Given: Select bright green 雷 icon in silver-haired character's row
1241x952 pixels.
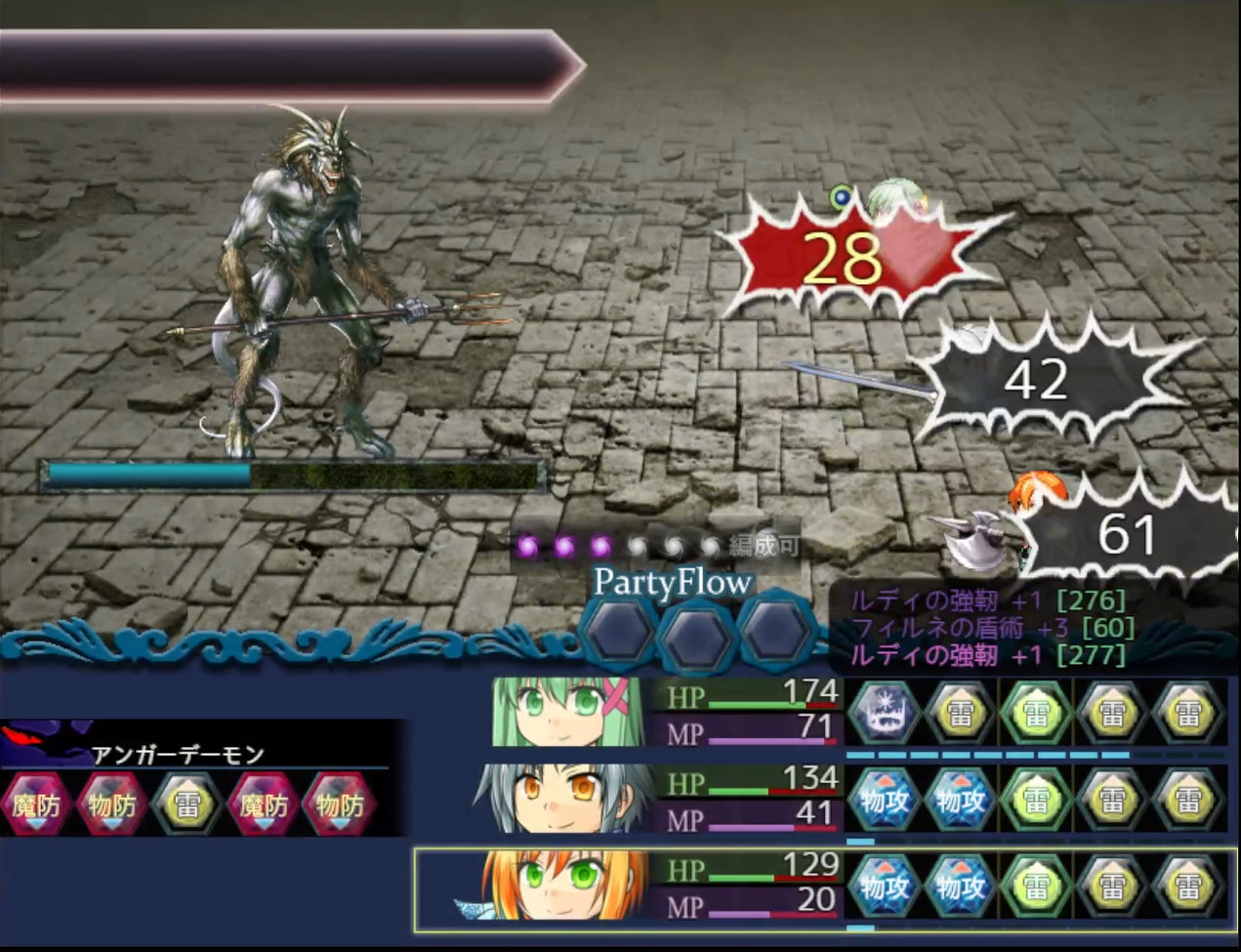Looking at the screenshot, I should point(1036,800).
